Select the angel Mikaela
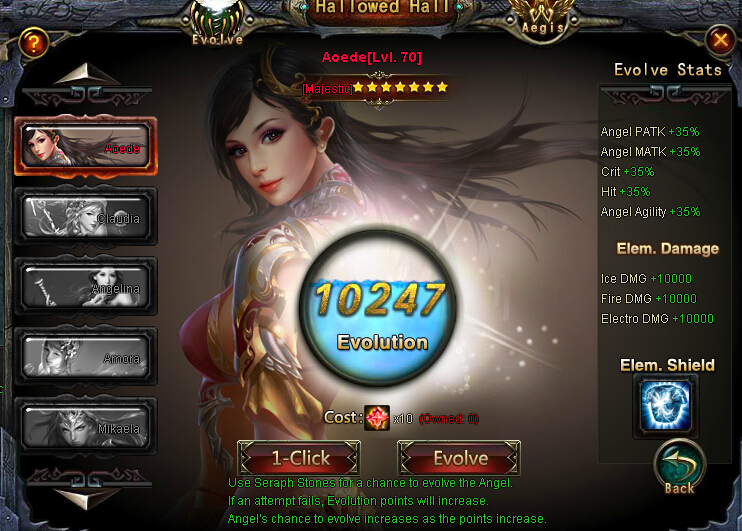Viewport: 742px width, 531px height. pos(85,426)
